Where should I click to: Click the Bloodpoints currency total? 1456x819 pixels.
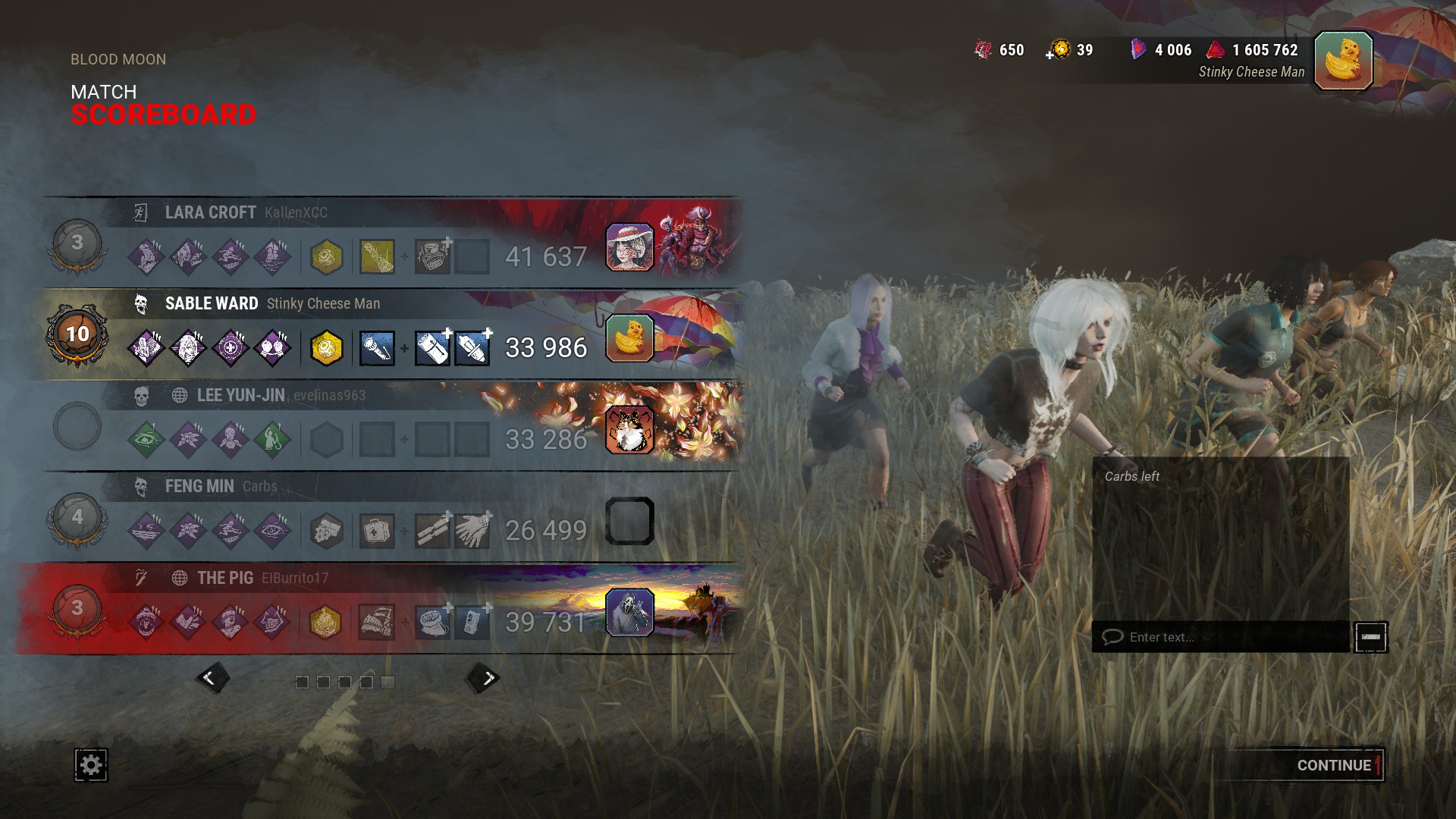1265,50
